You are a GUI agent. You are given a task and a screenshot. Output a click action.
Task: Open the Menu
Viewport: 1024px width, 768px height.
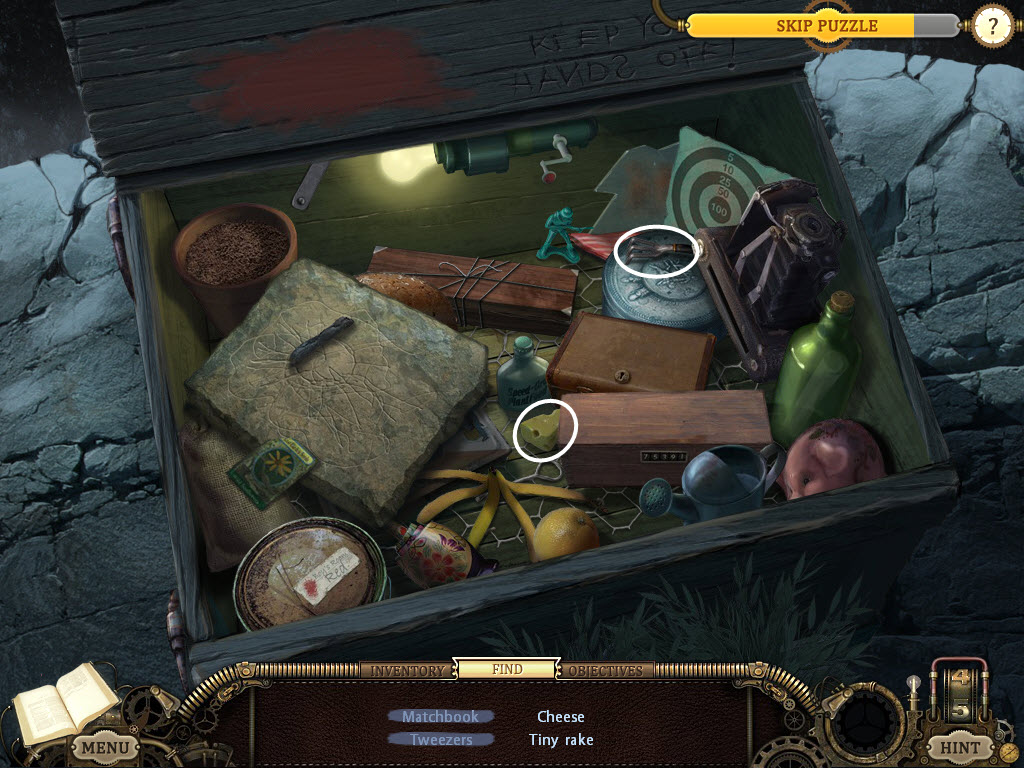[104, 746]
